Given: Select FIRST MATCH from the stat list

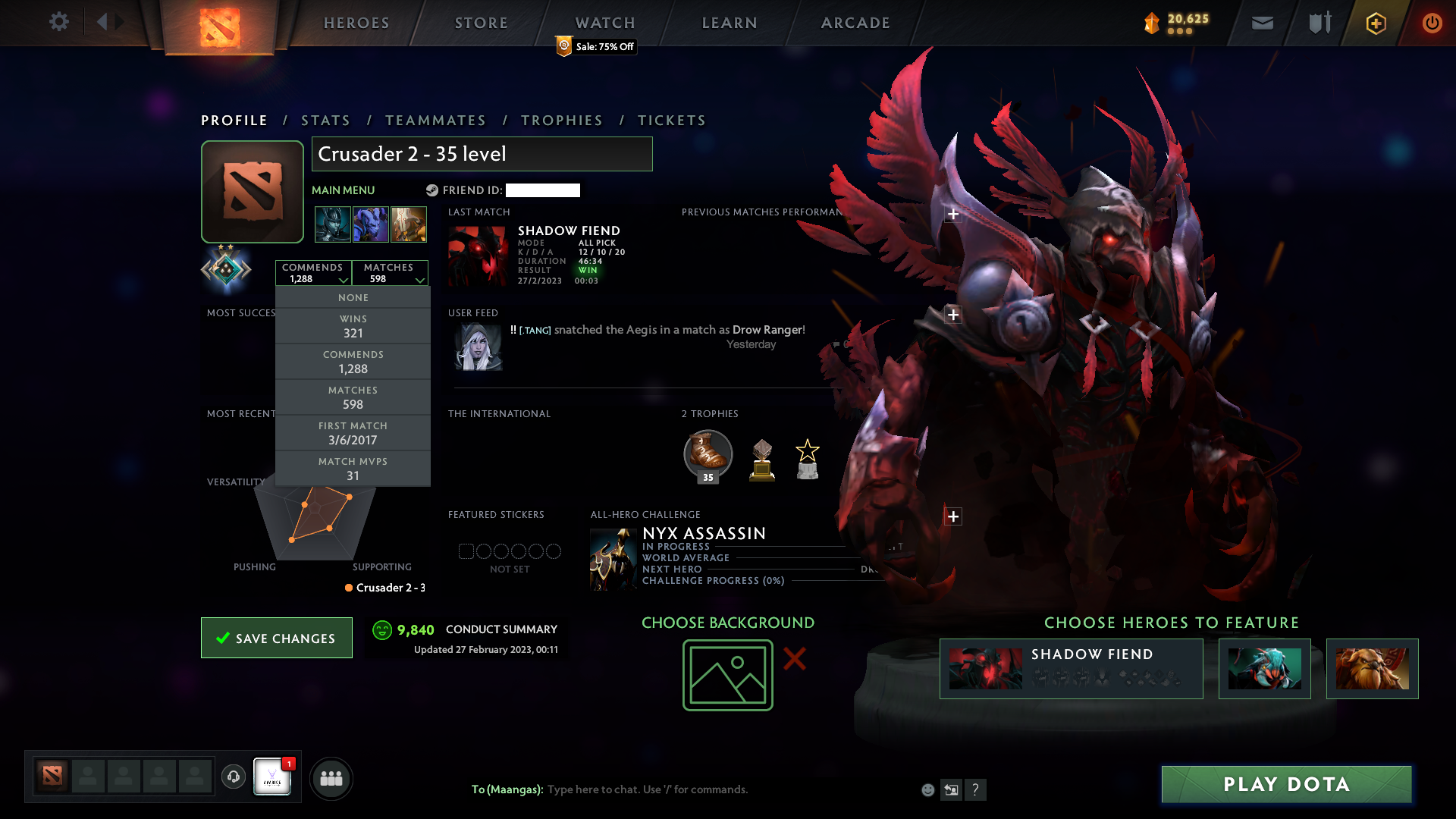Looking at the screenshot, I should [353, 433].
